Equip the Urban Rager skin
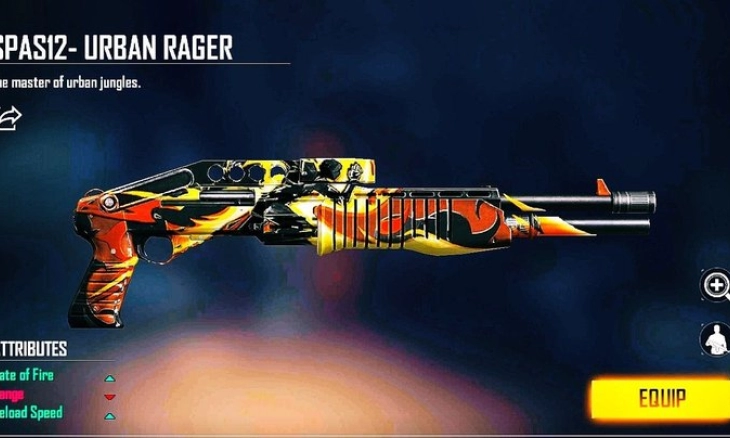 pos(661,399)
